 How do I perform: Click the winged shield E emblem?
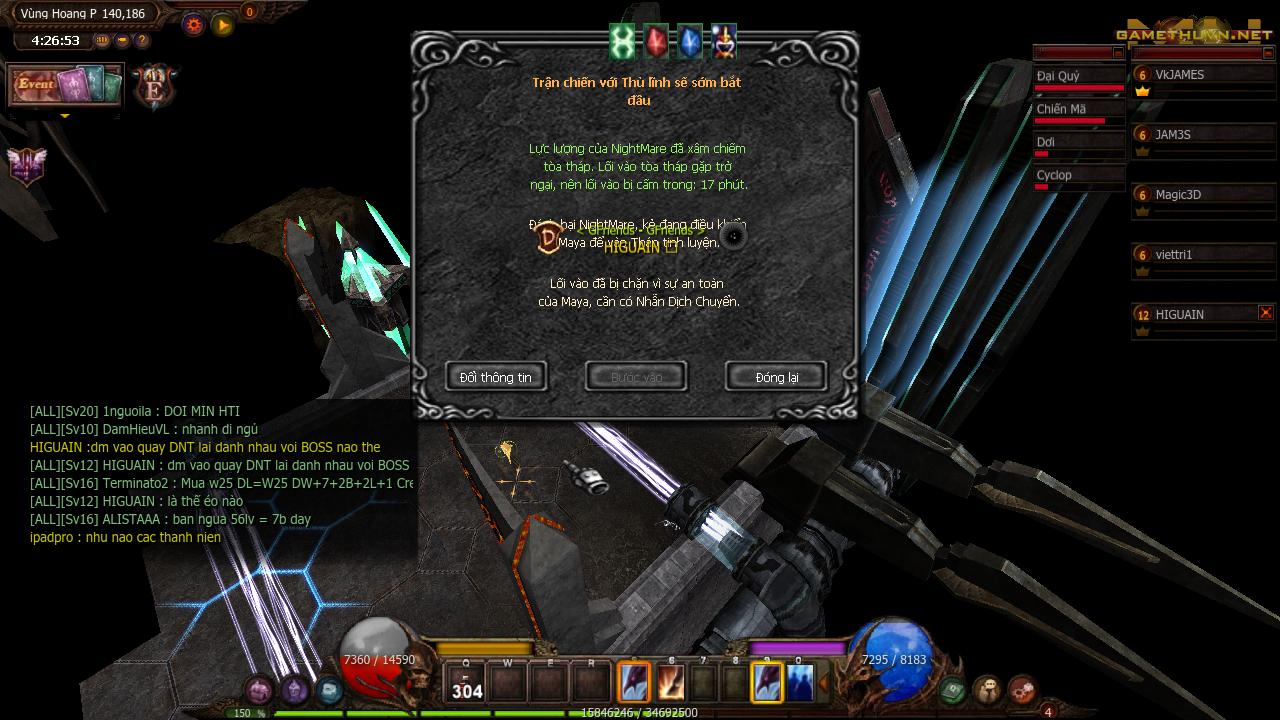156,86
